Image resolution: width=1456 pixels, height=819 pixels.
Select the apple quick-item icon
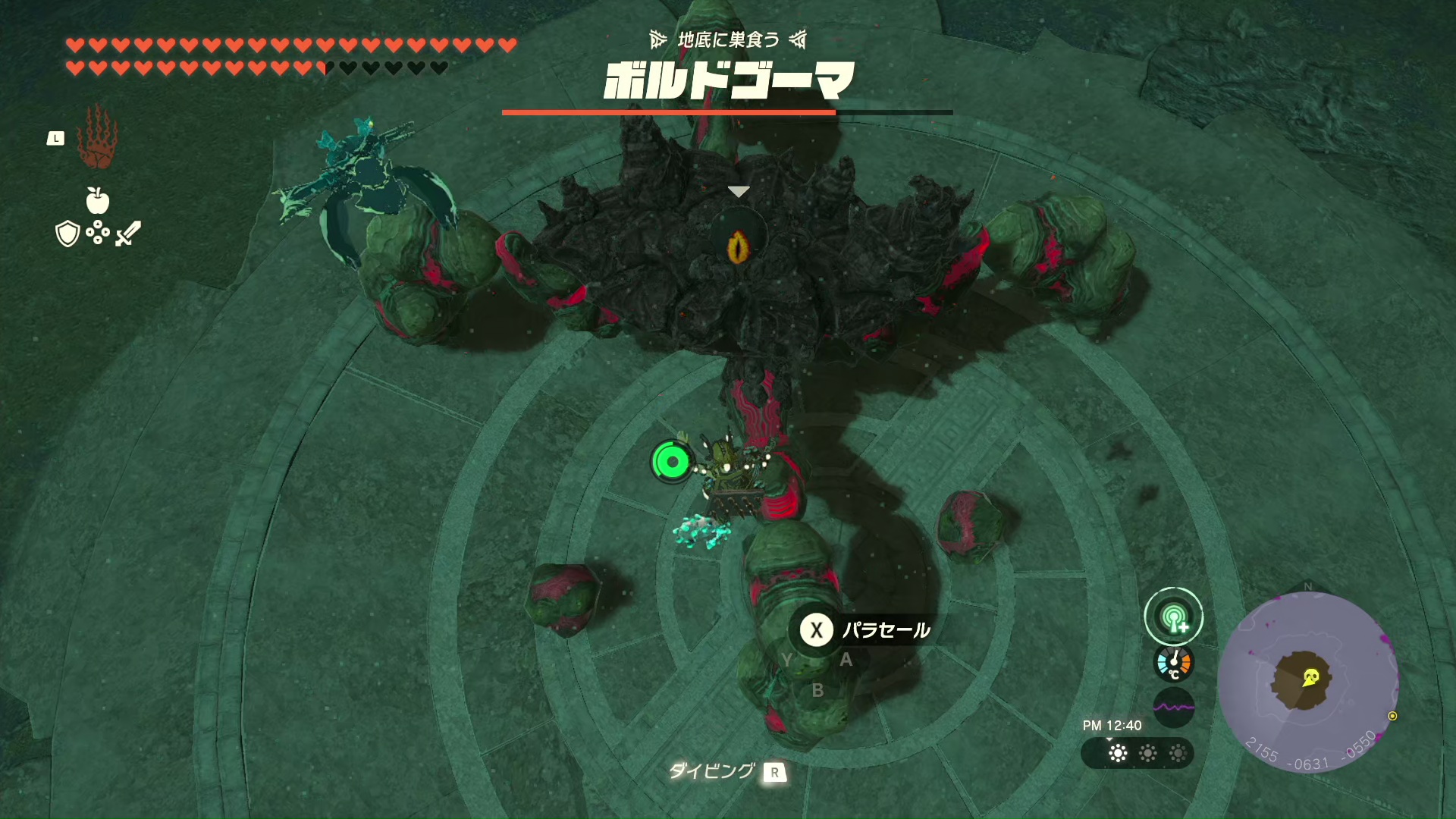click(98, 200)
